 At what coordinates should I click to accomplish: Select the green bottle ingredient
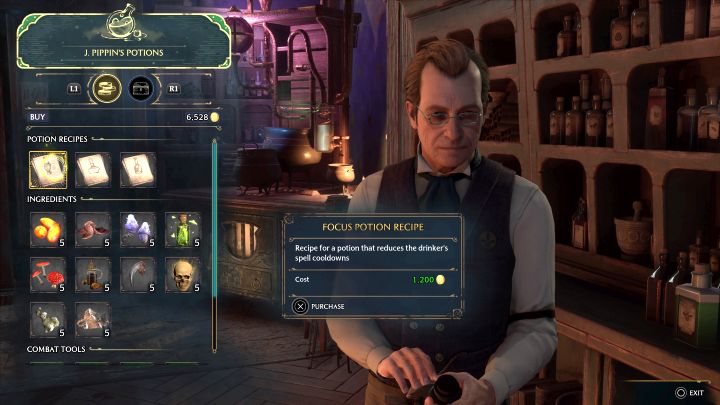point(182,229)
